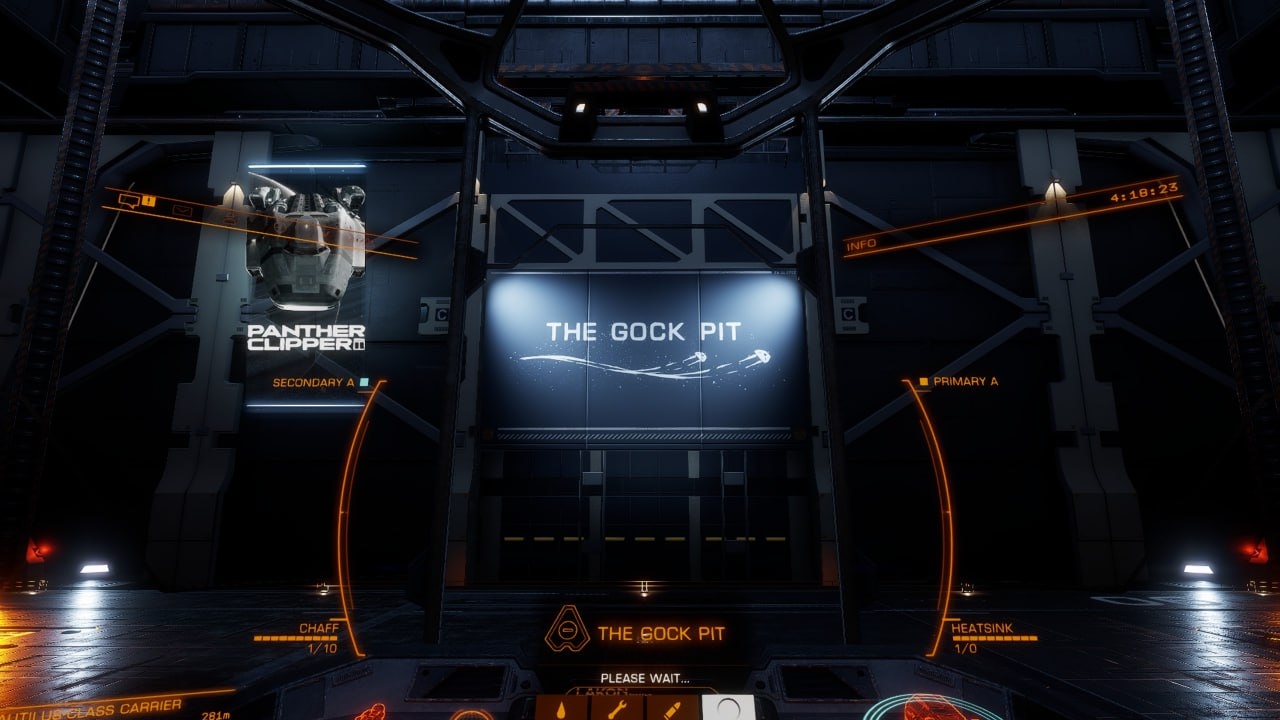Click the highlighted white circle button
The width and height of the screenshot is (1280, 720).
click(x=728, y=708)
